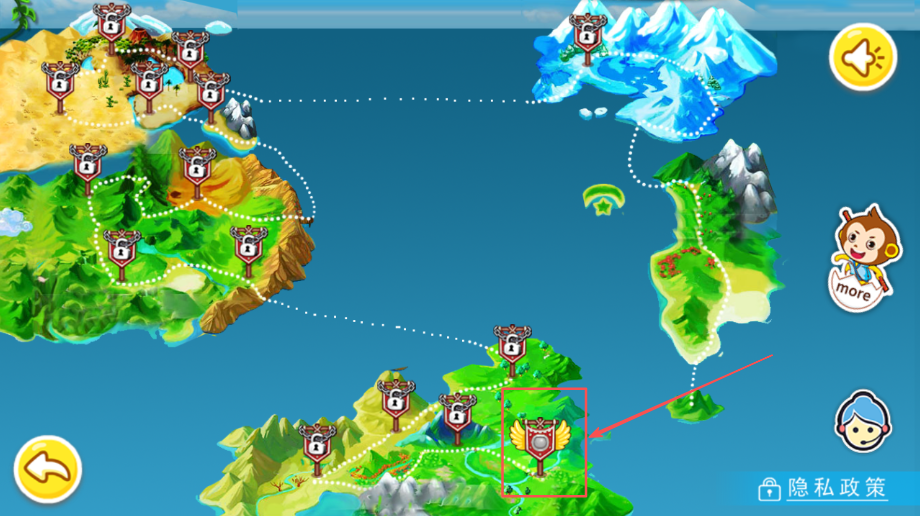
Task: Open the 隐私政策 privacy policy link
Action: tap(823, 488)
